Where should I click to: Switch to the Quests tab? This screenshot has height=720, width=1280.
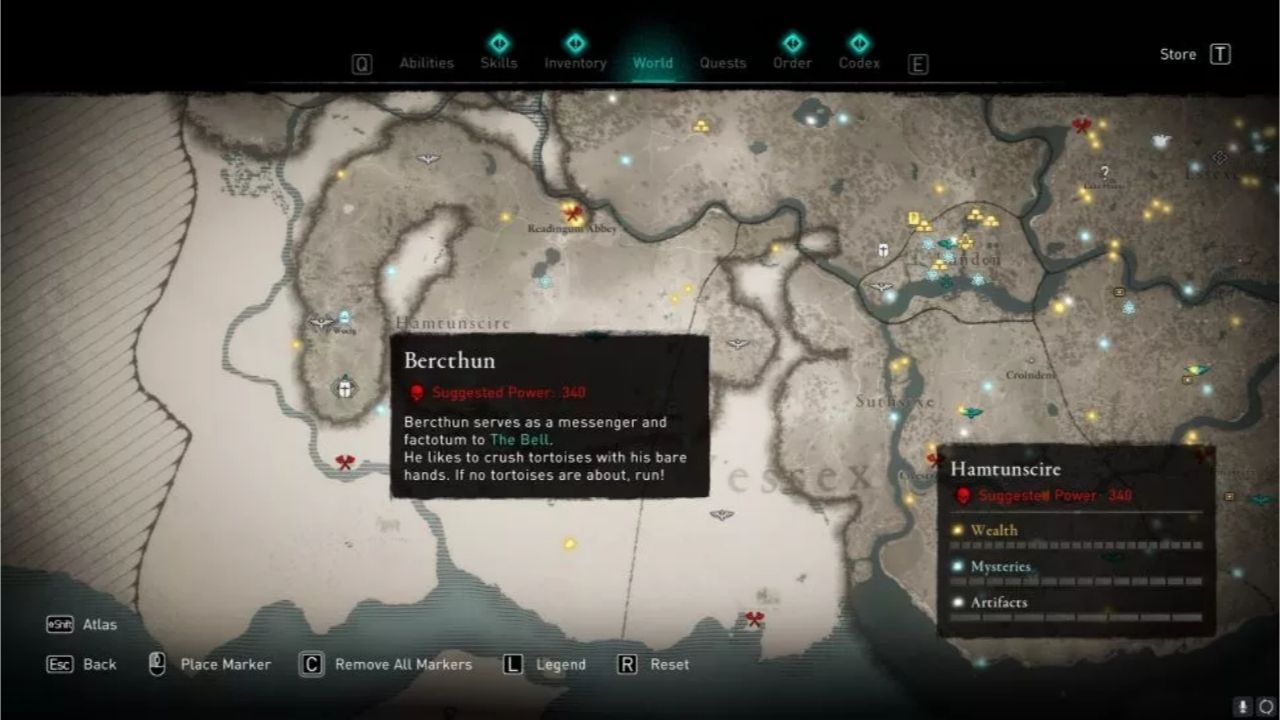(x=722, y=63)
